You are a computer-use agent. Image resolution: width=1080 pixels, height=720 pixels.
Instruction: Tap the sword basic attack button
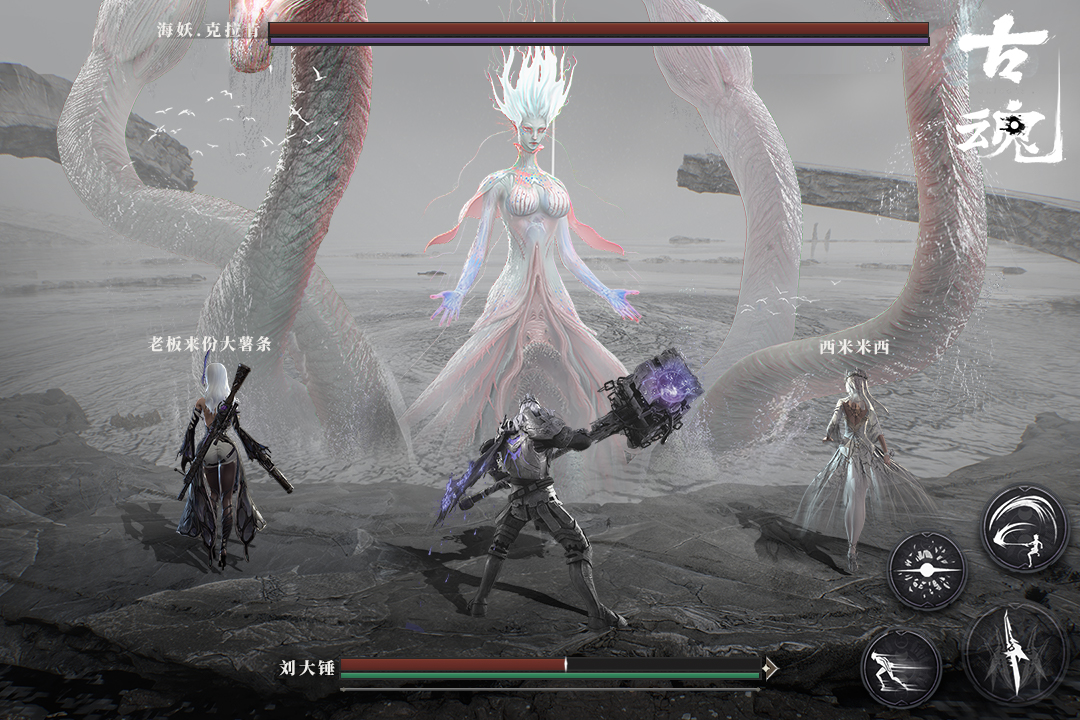tap(1015, 653)
